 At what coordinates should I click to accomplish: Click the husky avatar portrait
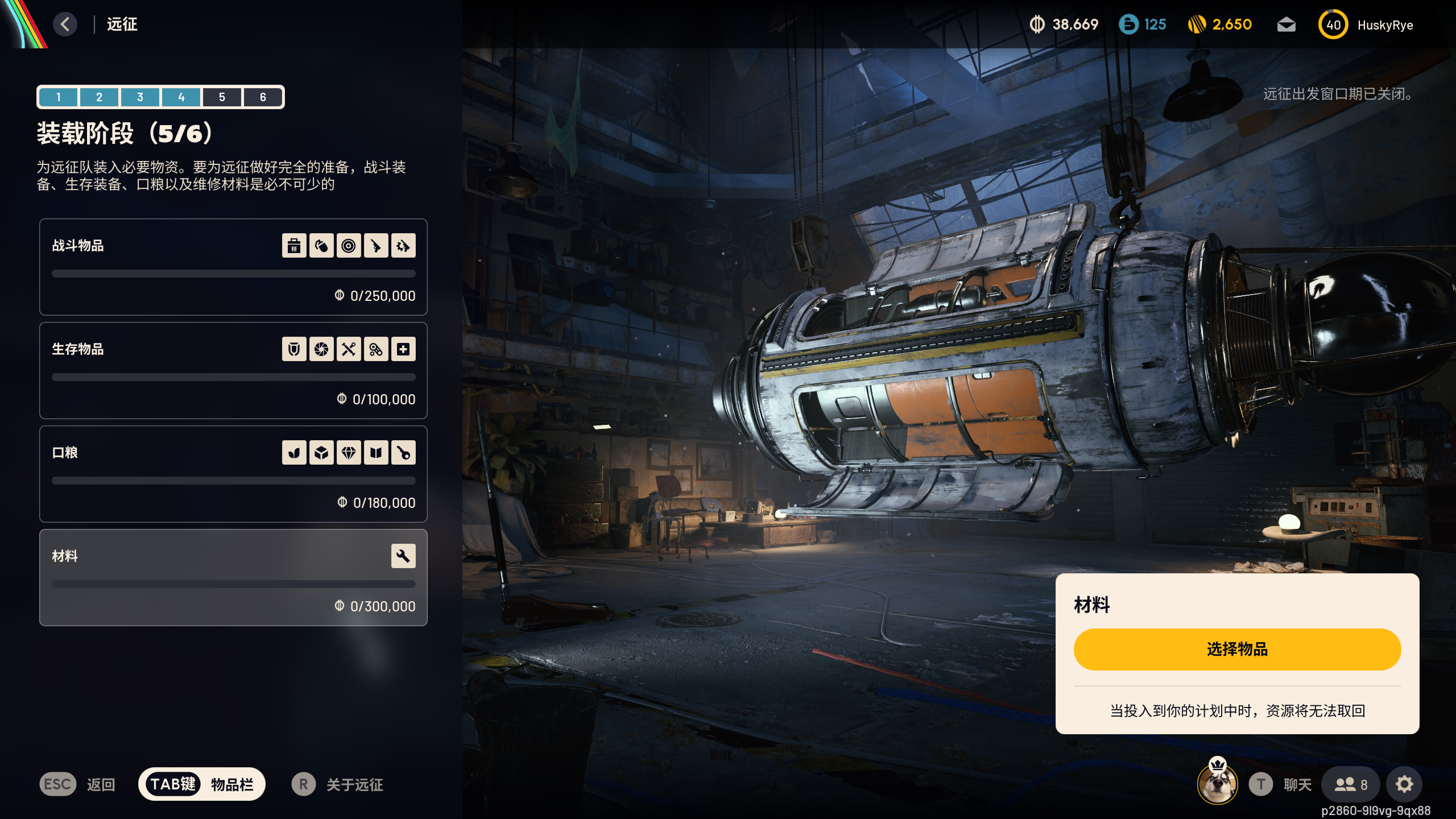pyautogui.click(x=1217, y=783)
